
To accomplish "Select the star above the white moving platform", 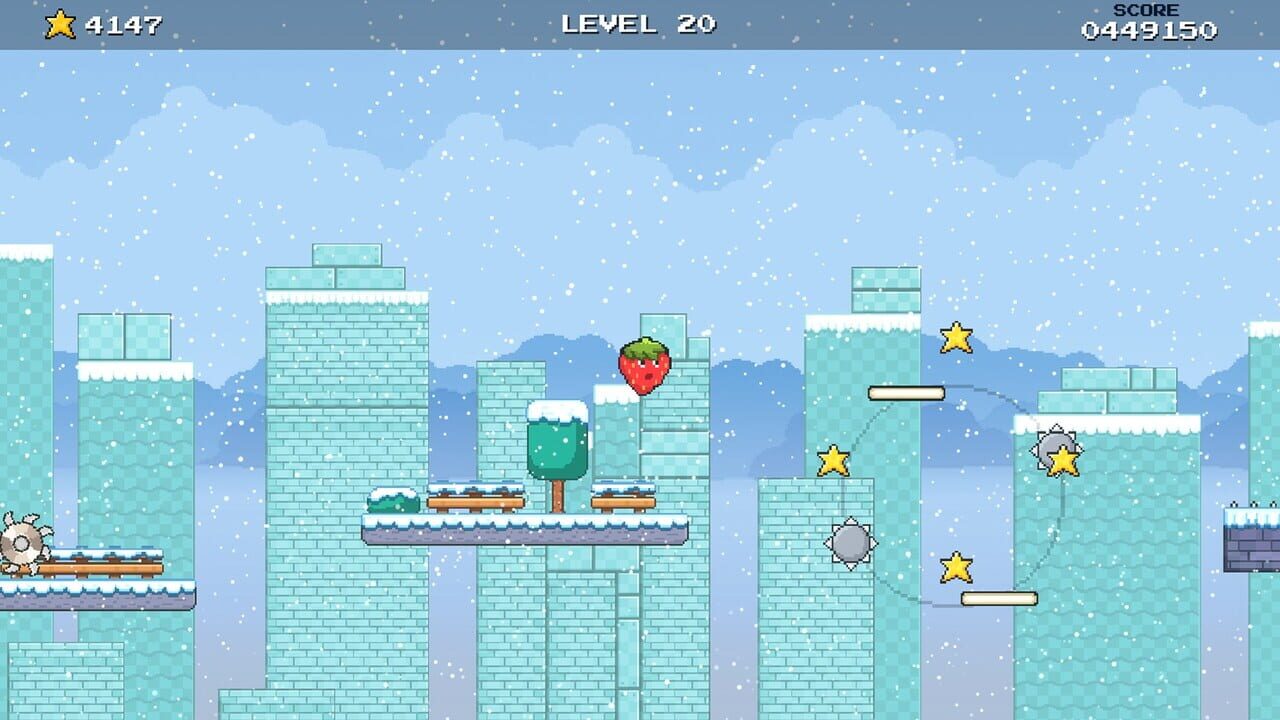I will (x=955, y=340).
